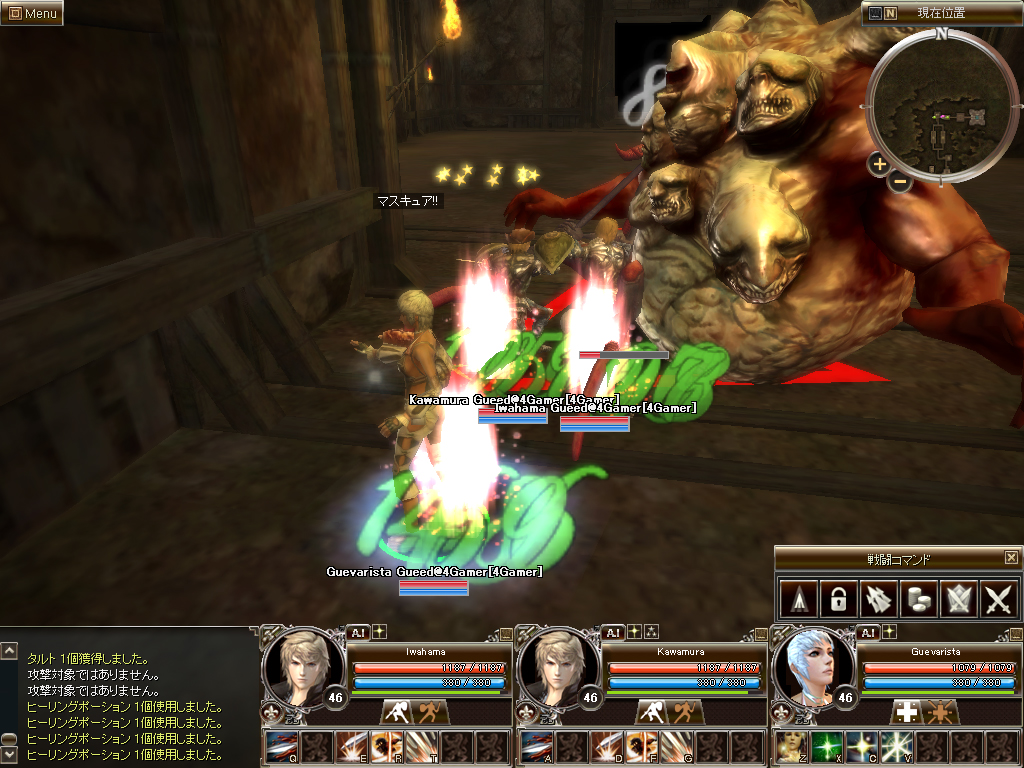Image resolution: width=1024 pixels, height=768 pixels.
Task: Zoom out the minimap with minus button
Action: click(900, 182)
